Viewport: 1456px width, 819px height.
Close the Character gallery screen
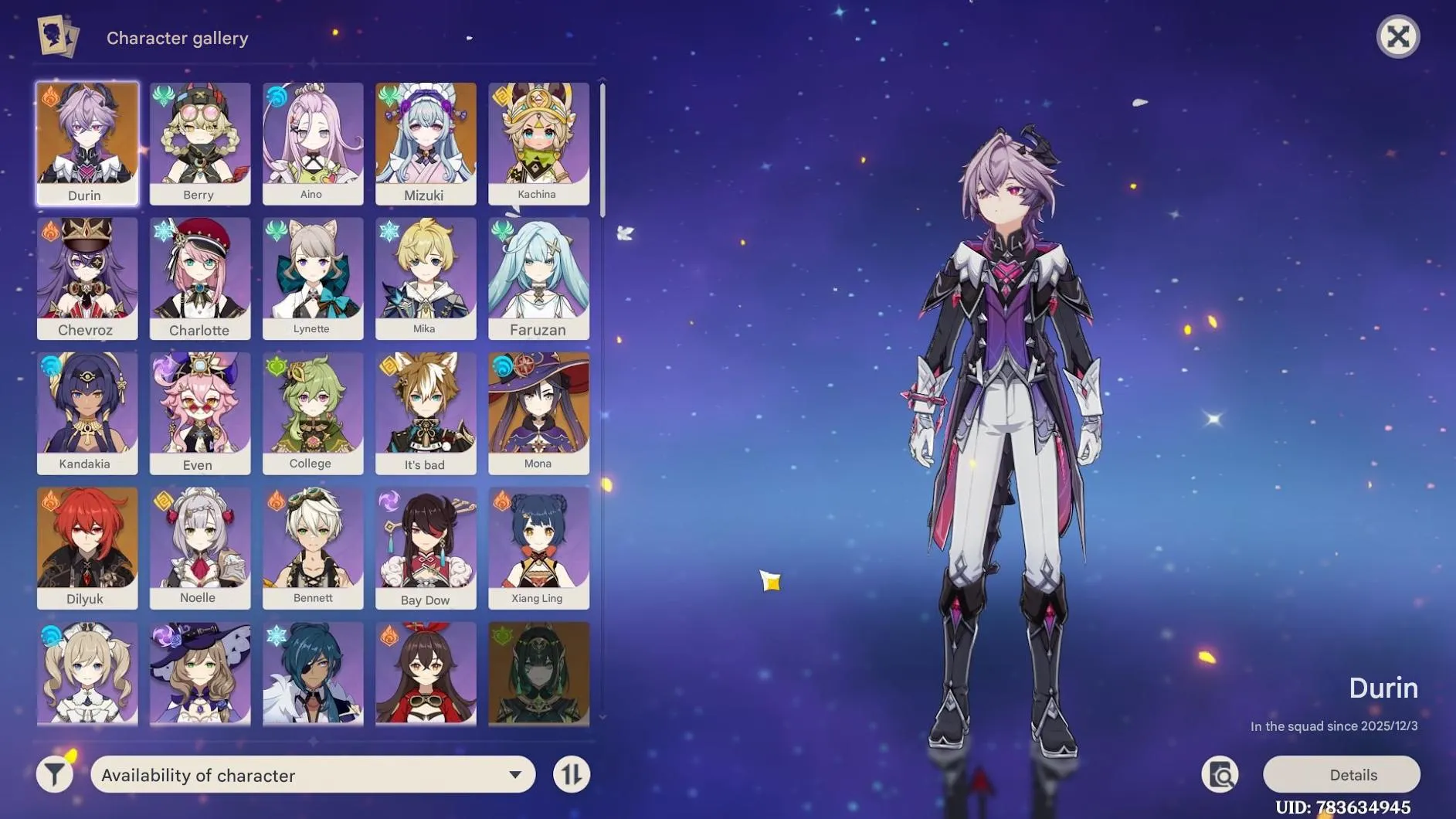coord(1399,36)
